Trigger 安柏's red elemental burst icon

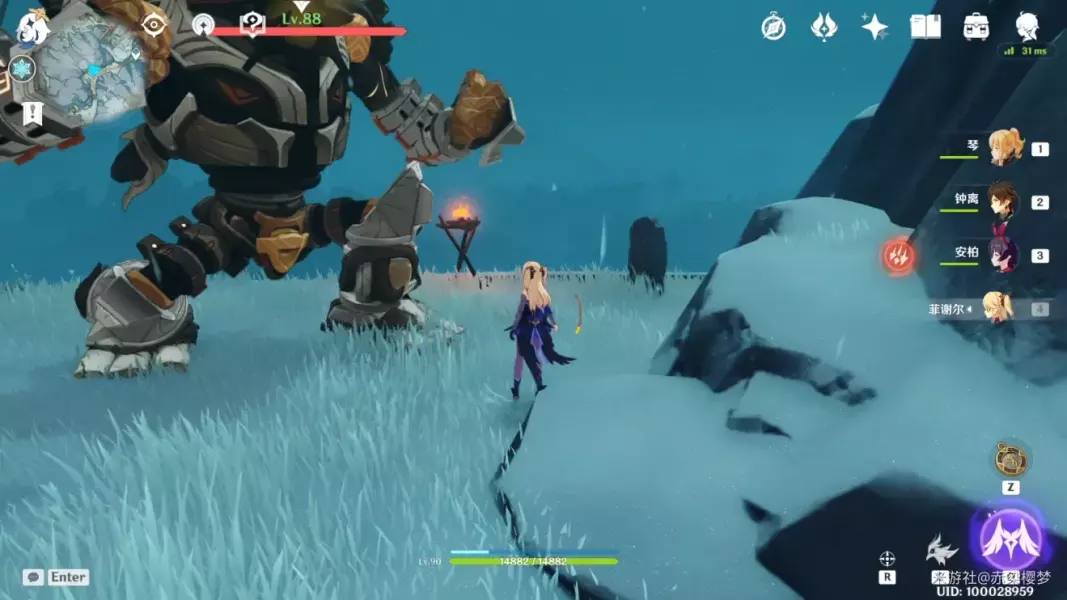(x=899, y=256)
